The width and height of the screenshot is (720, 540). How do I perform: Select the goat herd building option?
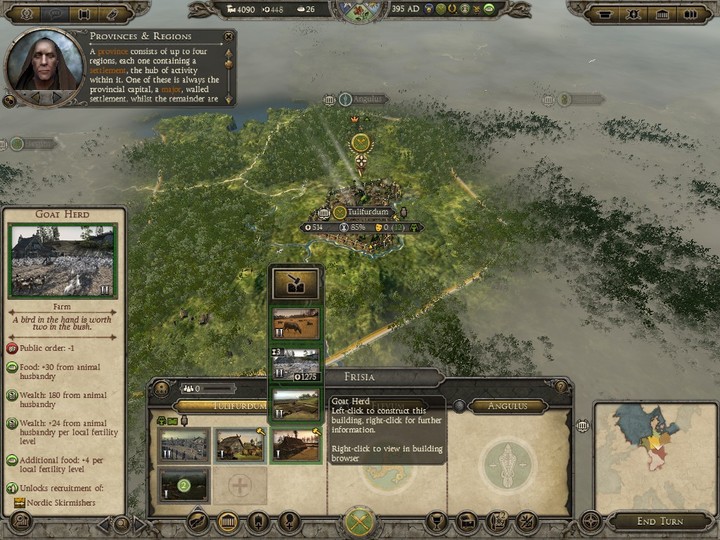click(x=296, y=403)
